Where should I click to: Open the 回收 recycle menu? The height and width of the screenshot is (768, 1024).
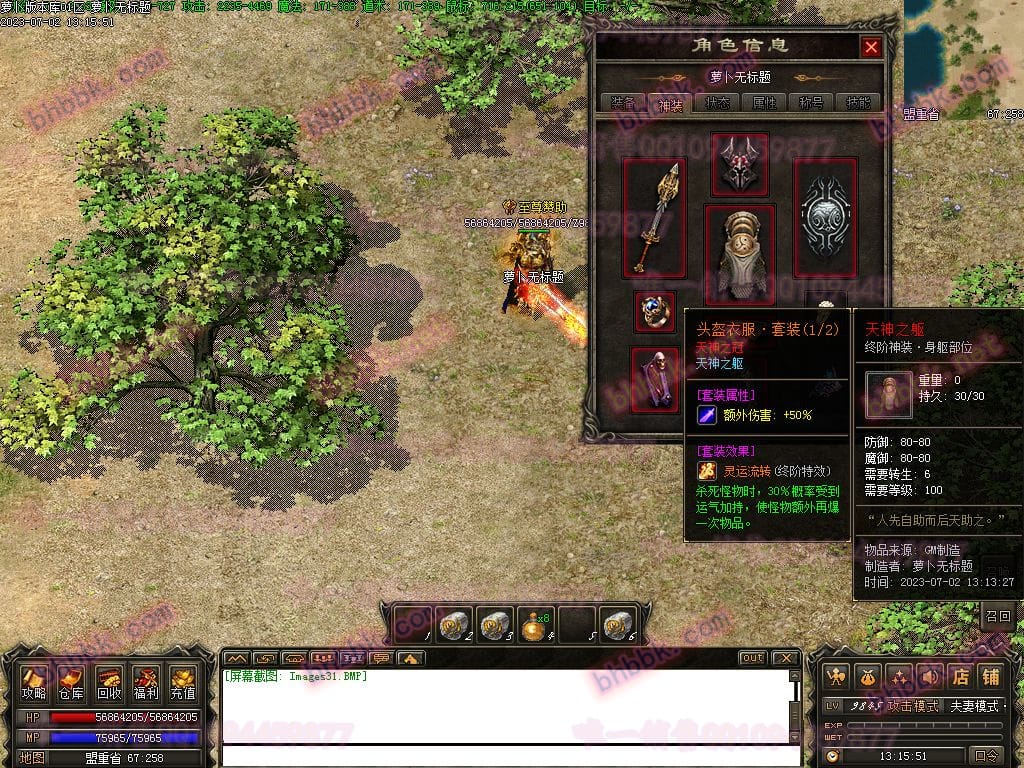click(109, 683)
